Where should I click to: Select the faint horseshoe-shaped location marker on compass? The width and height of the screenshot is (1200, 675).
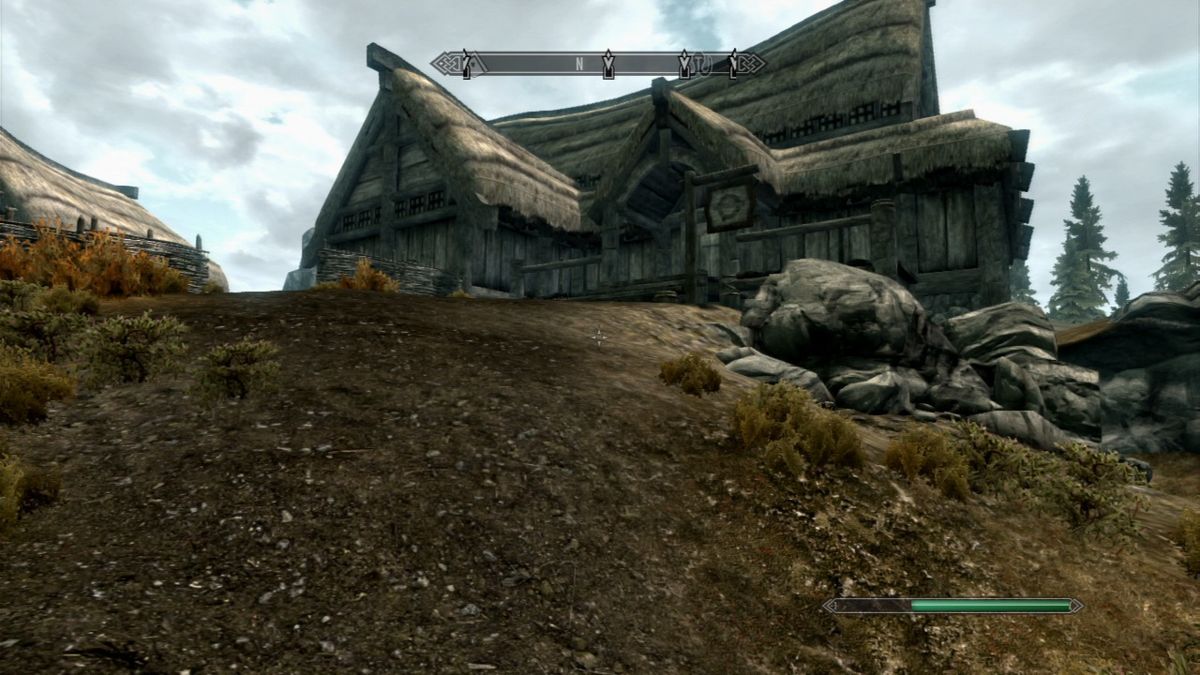[x=705, y=66]
